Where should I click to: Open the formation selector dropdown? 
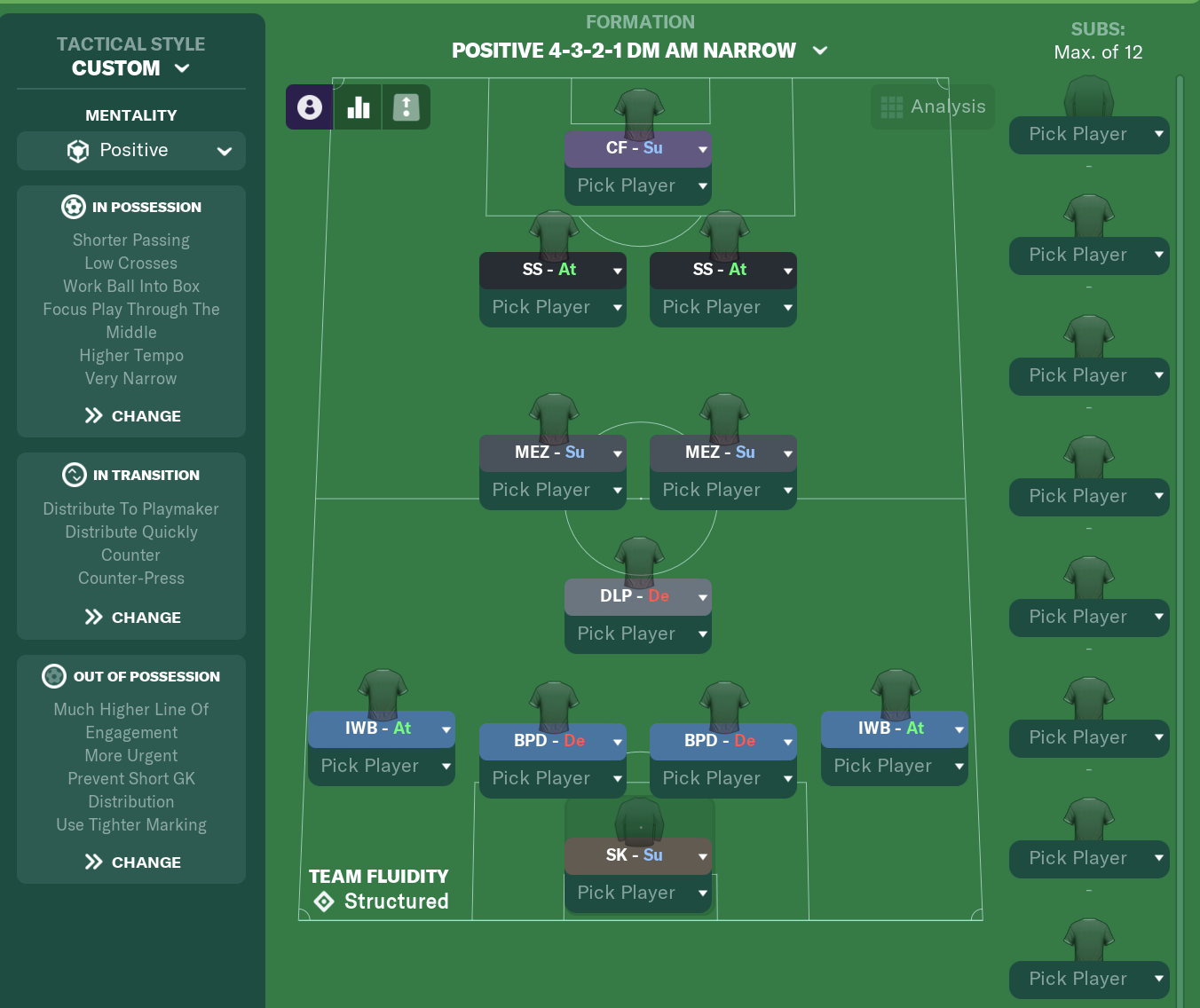point(639,51)
